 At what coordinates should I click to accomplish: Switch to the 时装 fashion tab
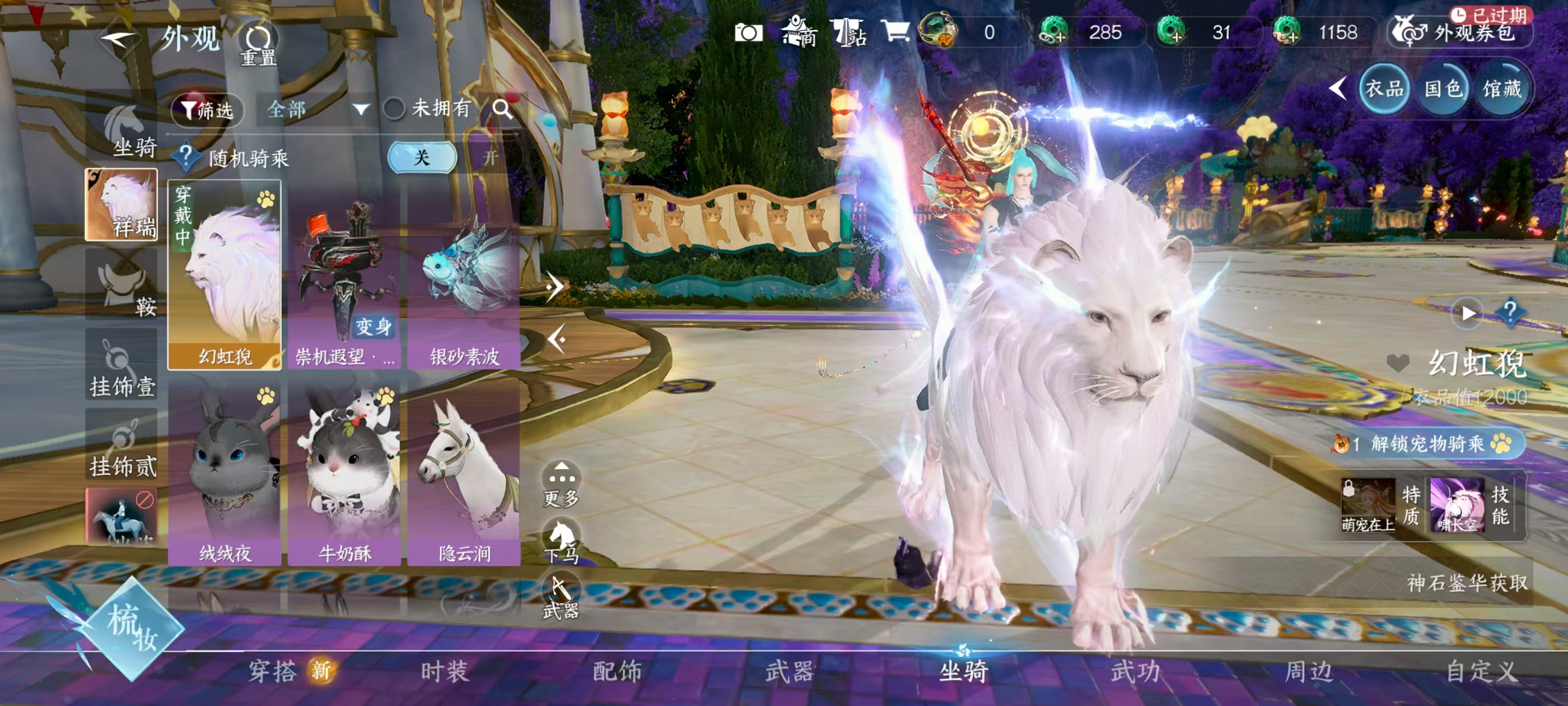[x=444, y=671]
